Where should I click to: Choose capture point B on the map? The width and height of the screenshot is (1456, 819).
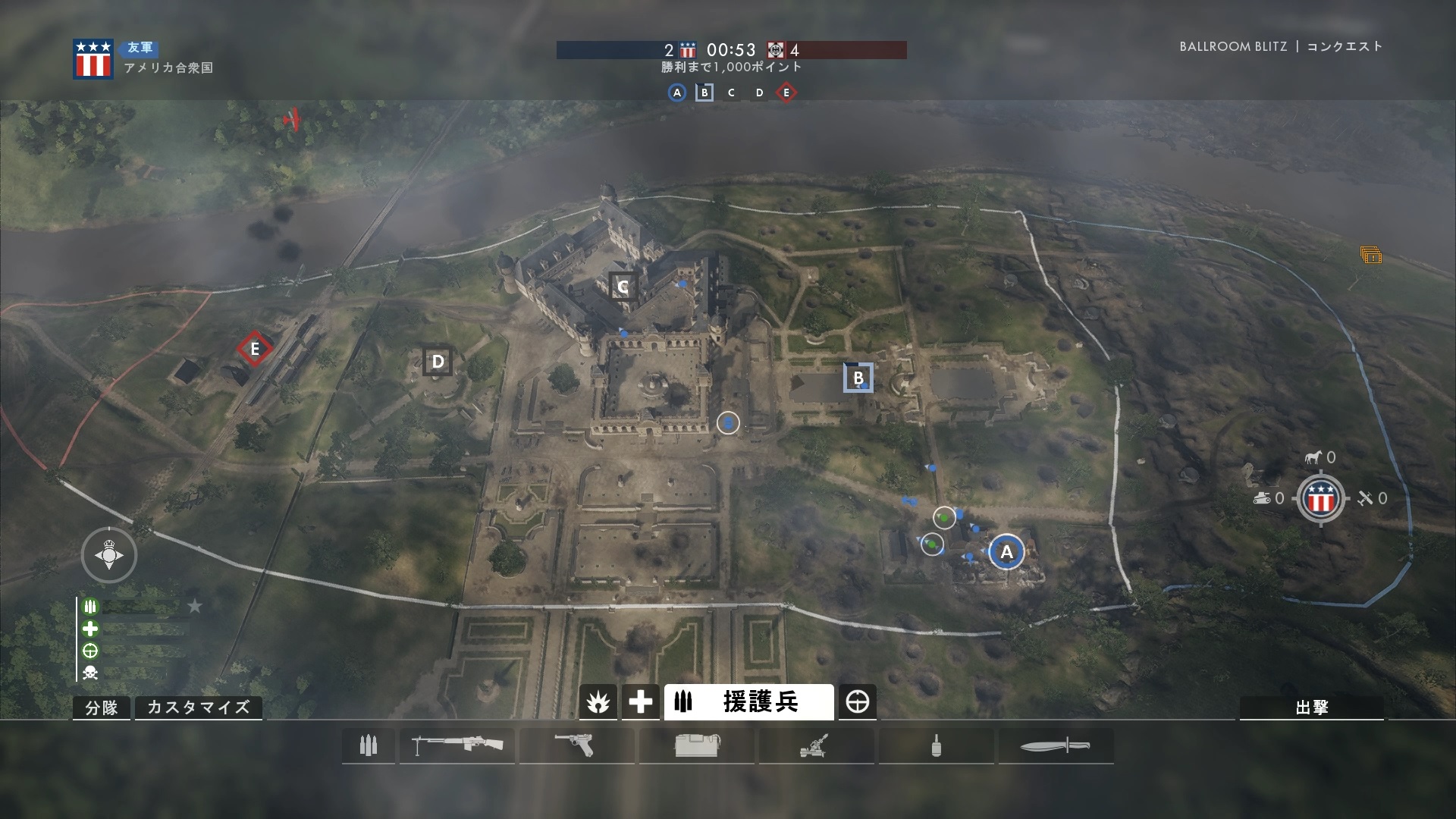tap(858, 378)
